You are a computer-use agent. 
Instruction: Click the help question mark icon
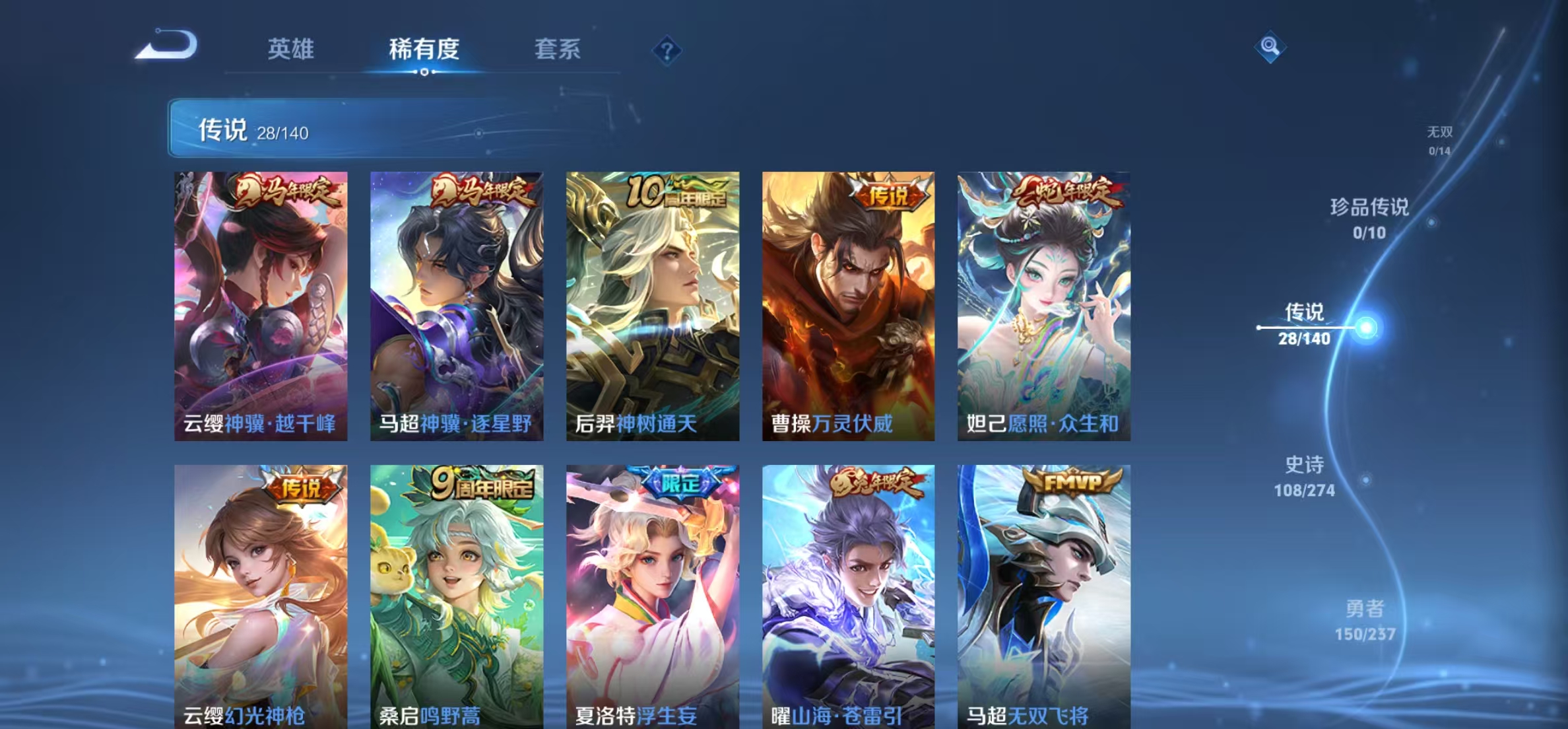(667, 50)
